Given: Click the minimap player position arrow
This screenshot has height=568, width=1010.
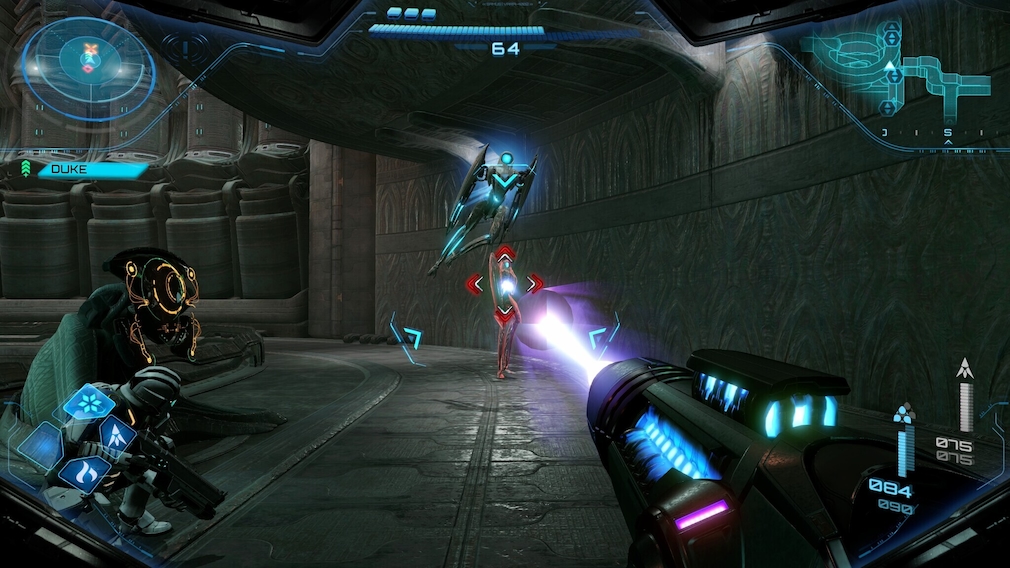Looking at the screenshot, I should coord(890,67).
